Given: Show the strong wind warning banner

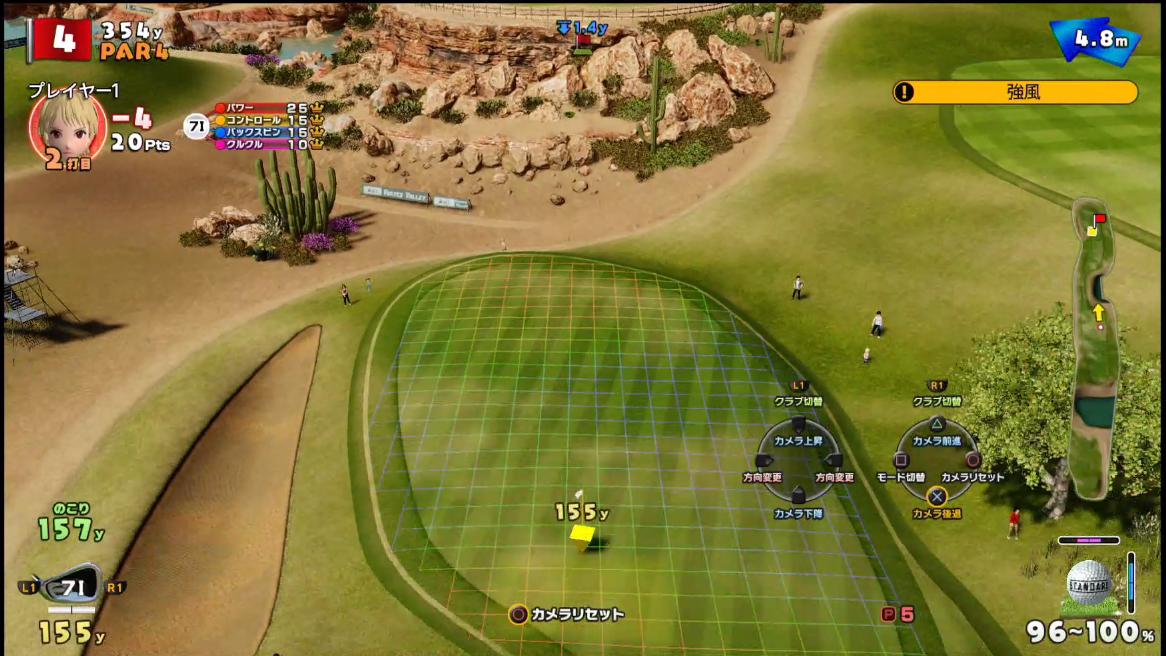Looking at the screenshot, I should click(x=1015, y=92).
